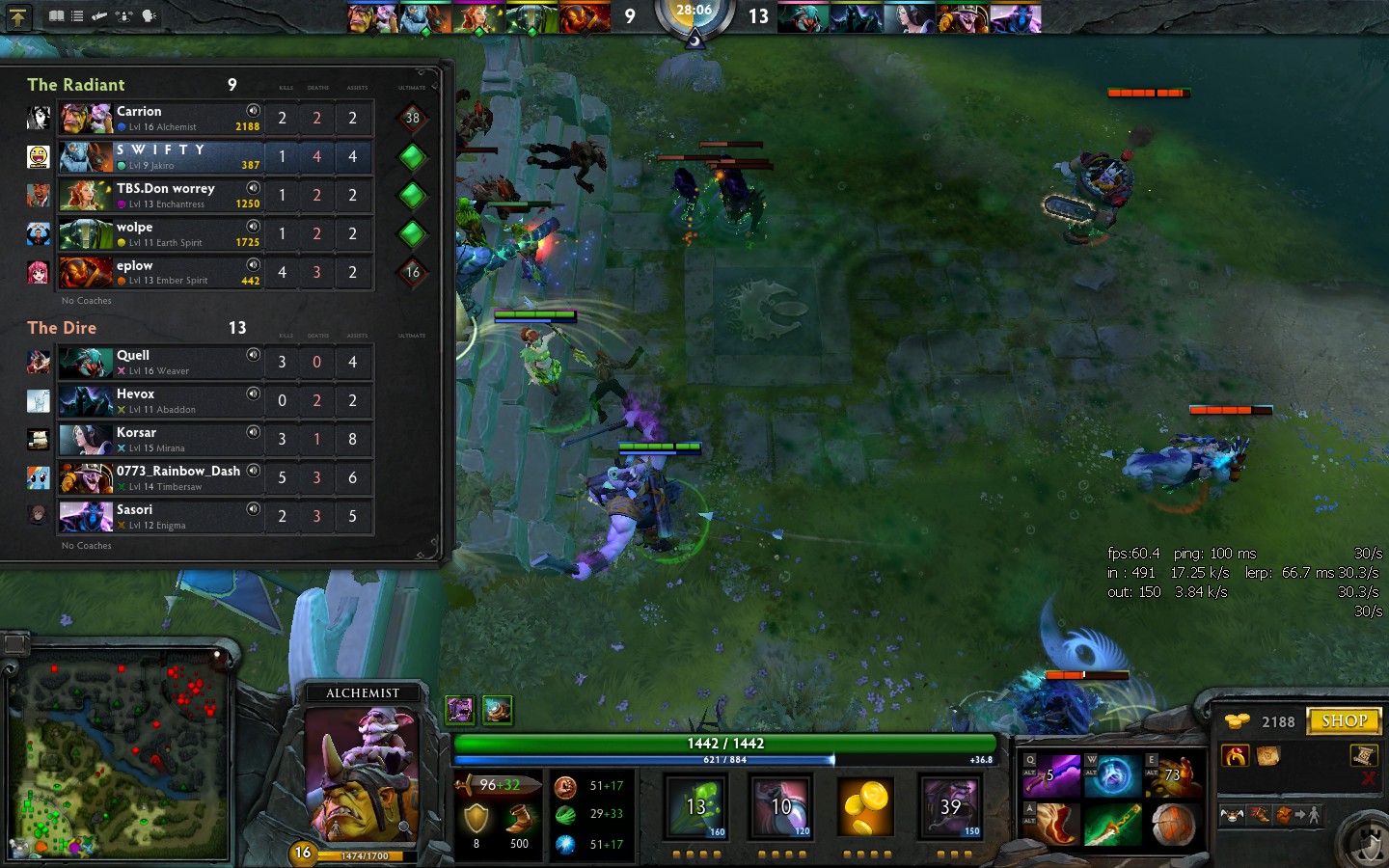The width and height of the screenshot is (1389, 868).
Task: Use the Unstable Concoction ability
Action: (x=780, y=806)
